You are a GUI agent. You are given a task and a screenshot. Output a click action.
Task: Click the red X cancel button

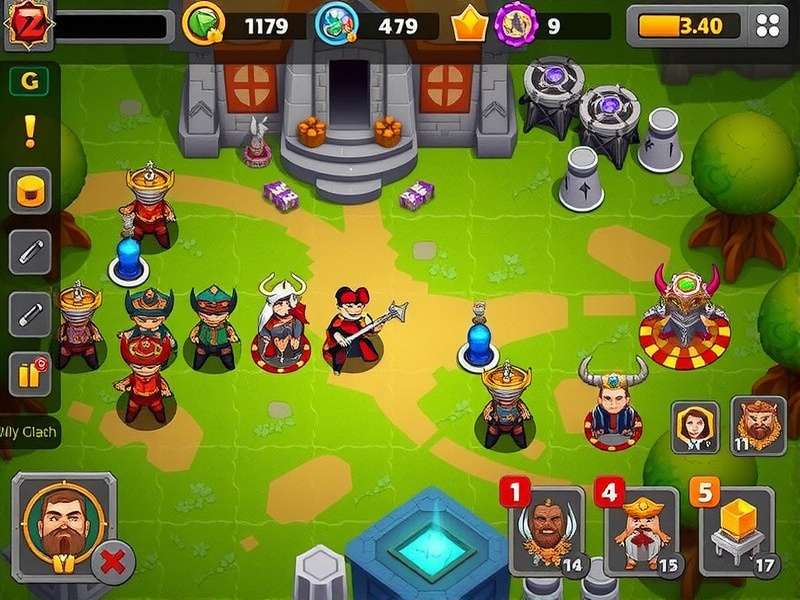[x=113, y=562]
